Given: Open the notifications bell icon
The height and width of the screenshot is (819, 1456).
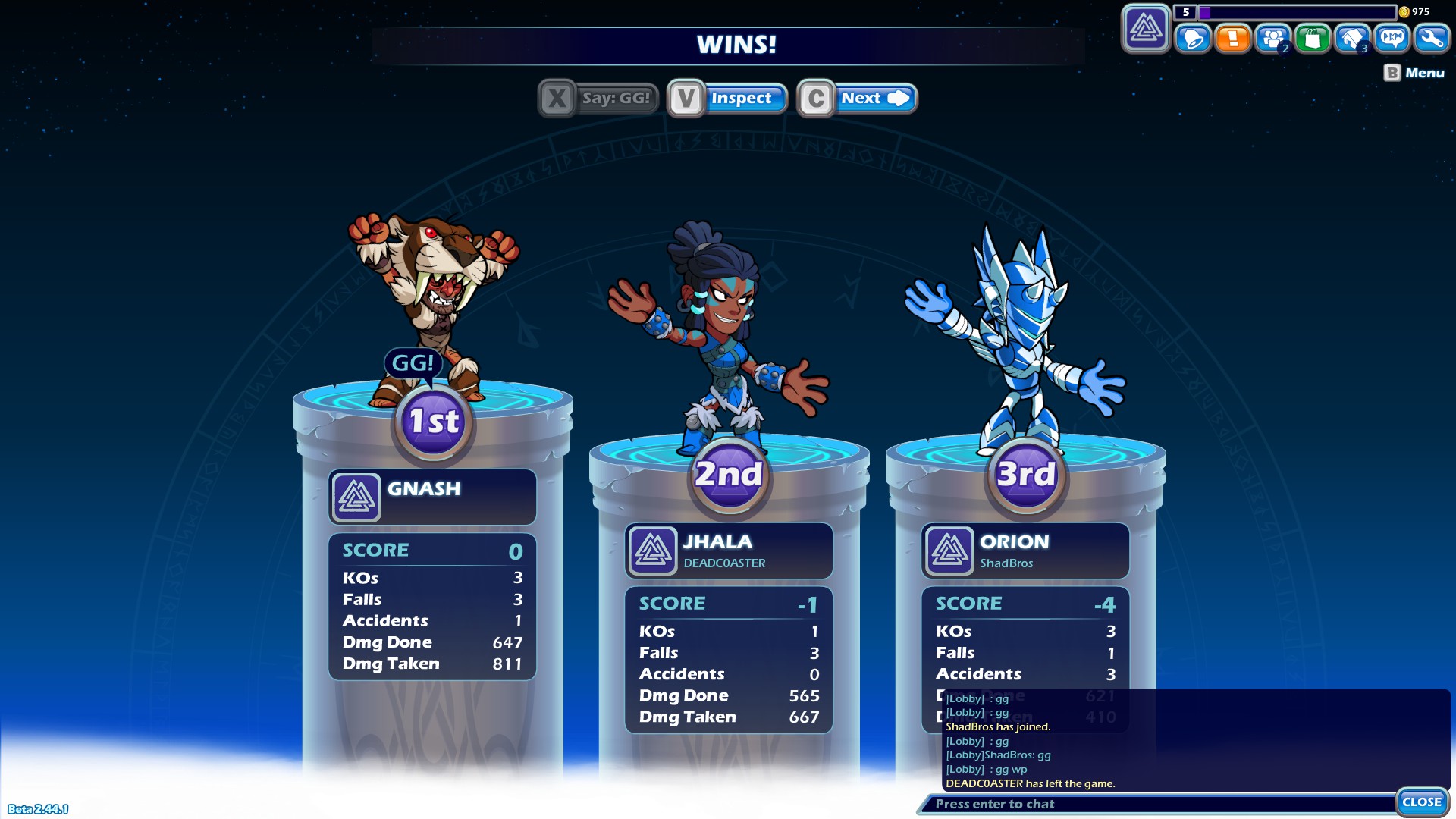Looking at the screenshot, I should (x=1192, y=39).
